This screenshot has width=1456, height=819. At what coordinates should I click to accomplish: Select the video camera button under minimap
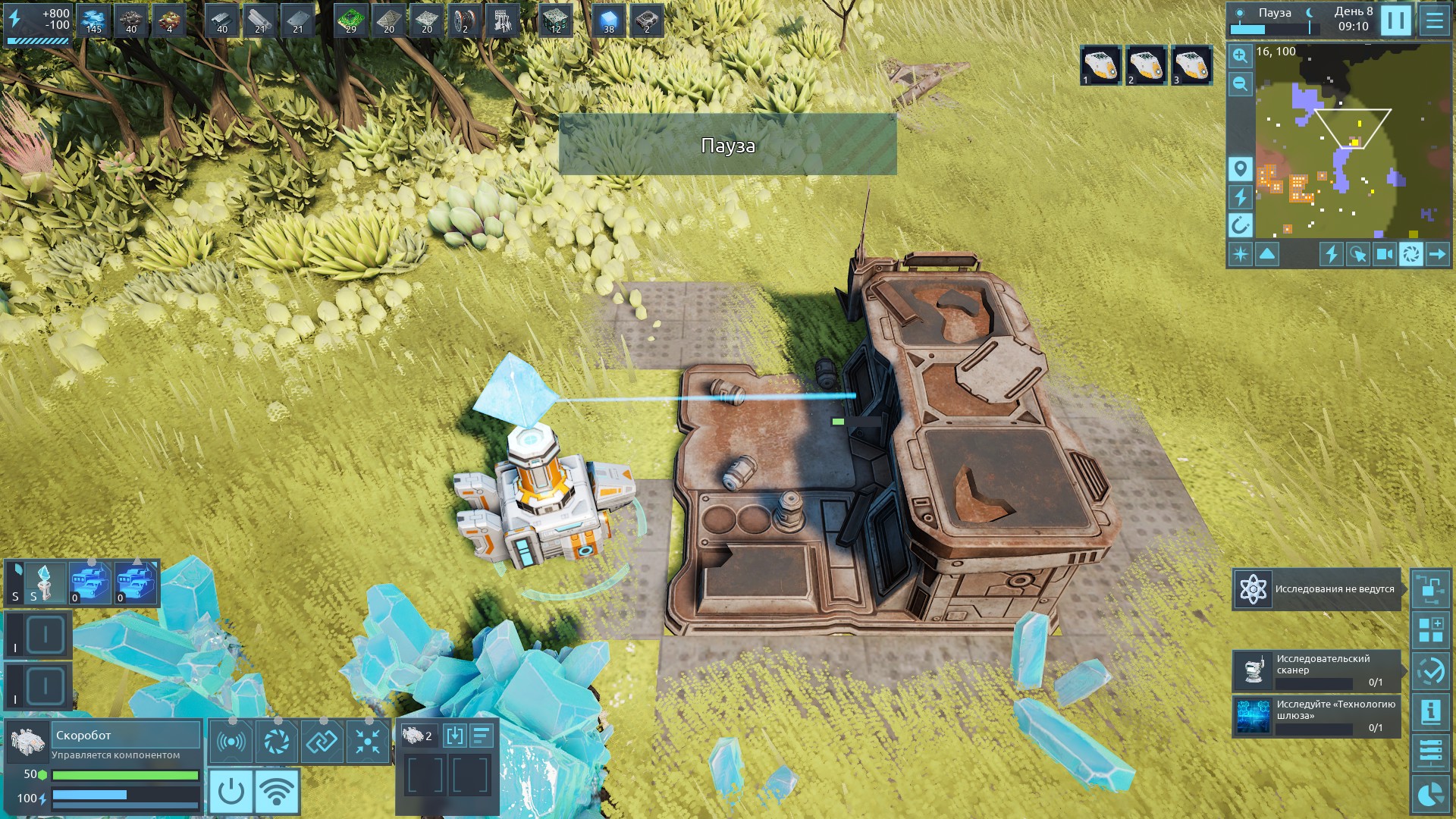(x=1385, y=254)
